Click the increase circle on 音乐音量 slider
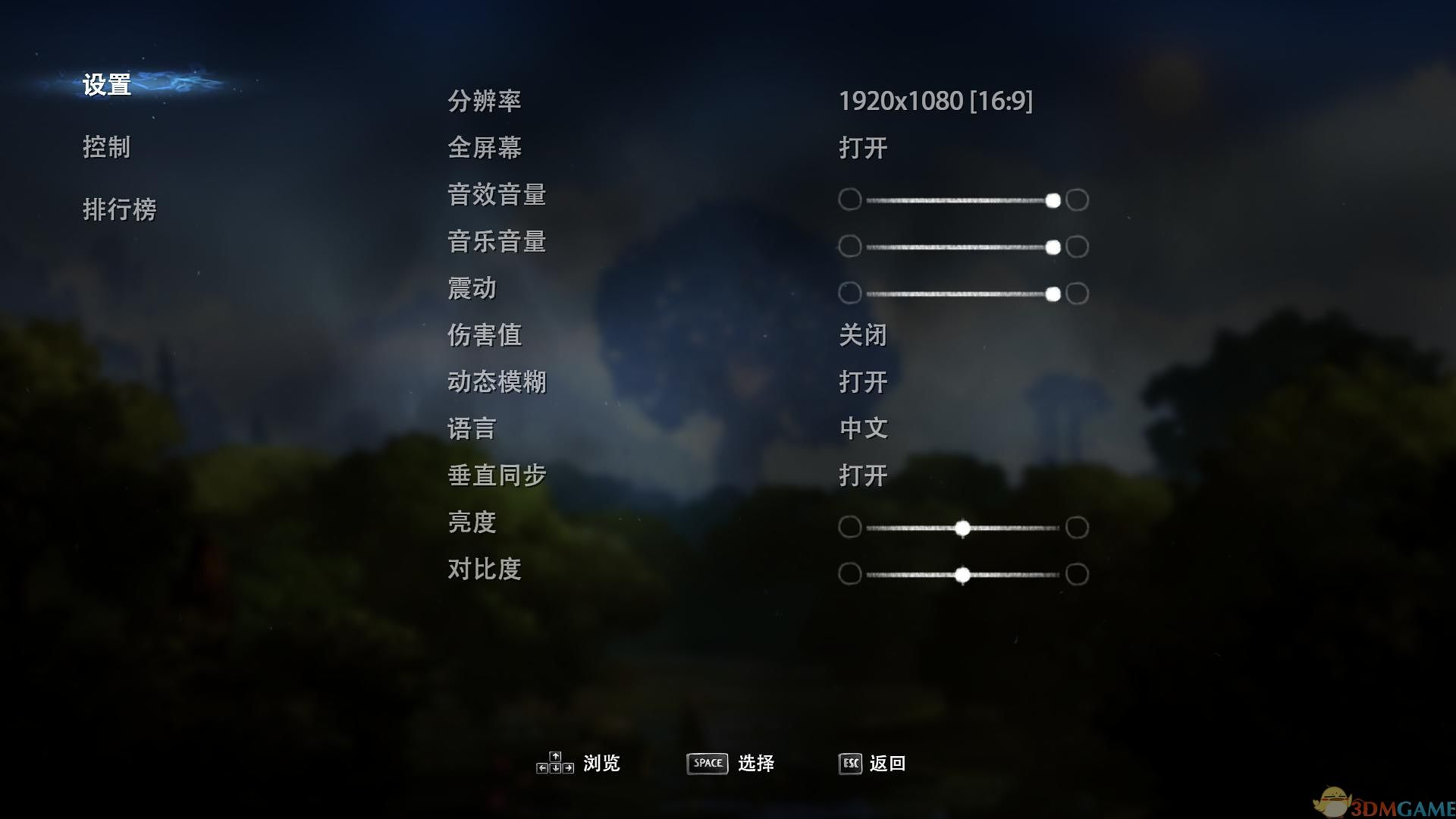This screenshot has width=1456, height=819. (x=1077, y=246)
